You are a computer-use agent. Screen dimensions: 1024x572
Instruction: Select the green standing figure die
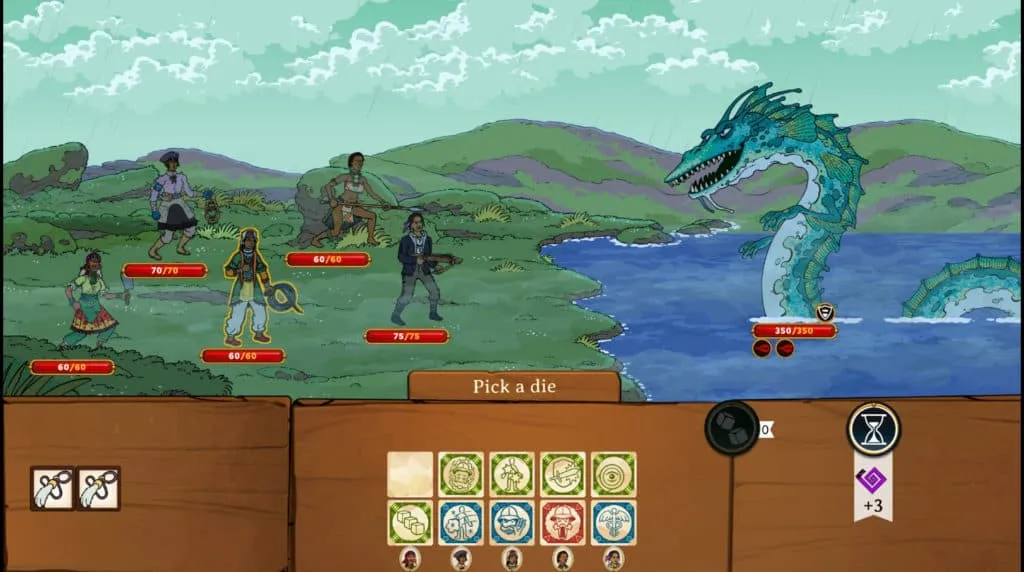click(x=512, y=474)
